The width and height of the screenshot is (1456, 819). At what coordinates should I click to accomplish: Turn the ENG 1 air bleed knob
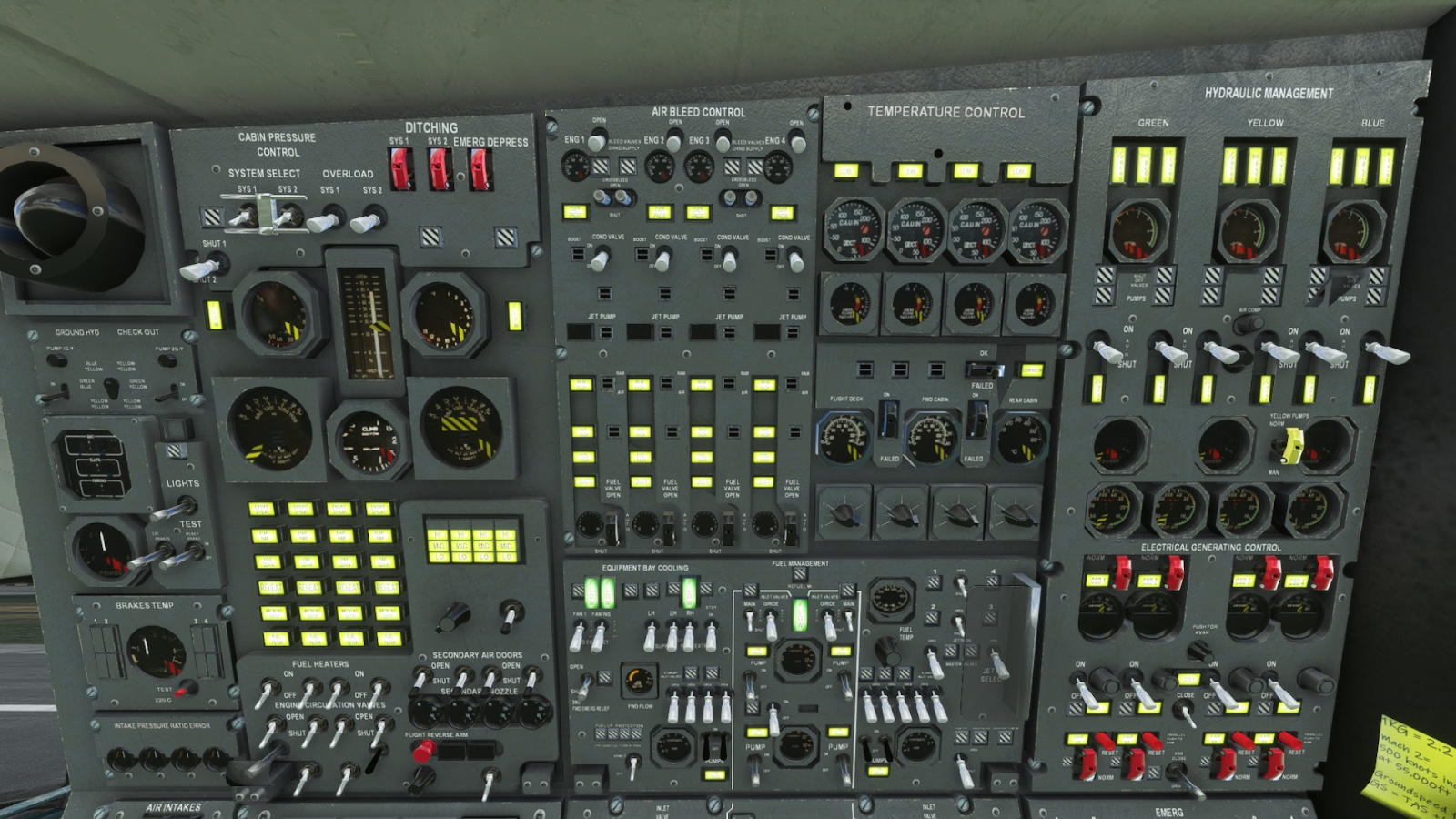point(597,142)
